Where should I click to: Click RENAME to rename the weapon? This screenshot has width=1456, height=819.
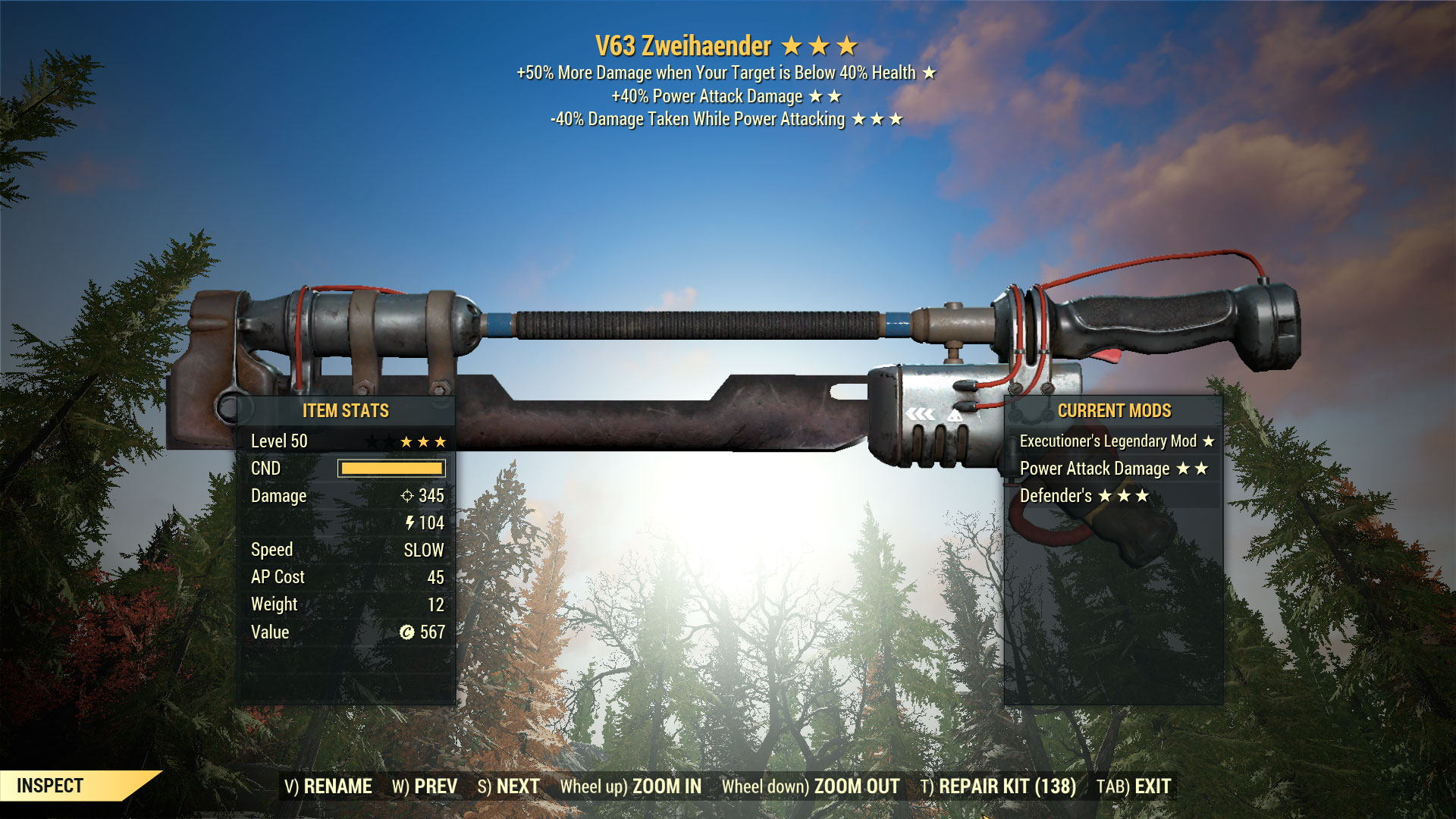click(337, 787)
